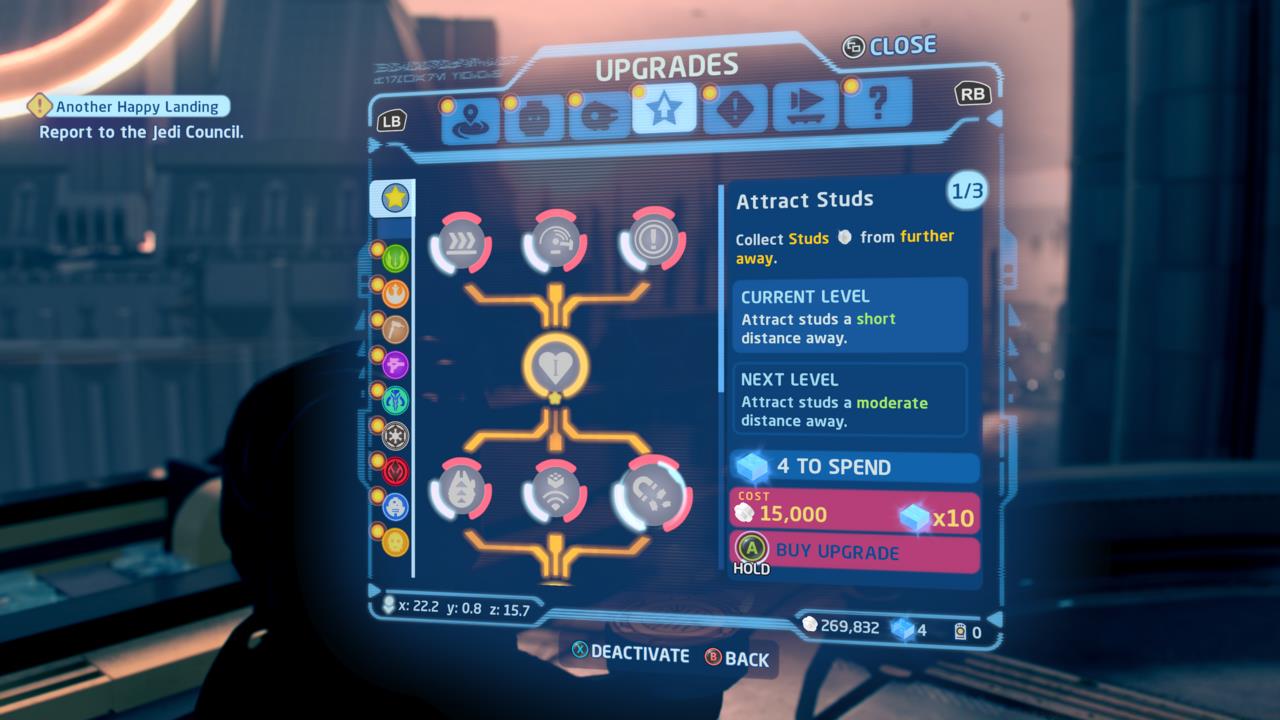The image size is (1280, 720).
Task: Click the Mandalorian bounty hunter crest icon
Action: click(x=395, y=401)
